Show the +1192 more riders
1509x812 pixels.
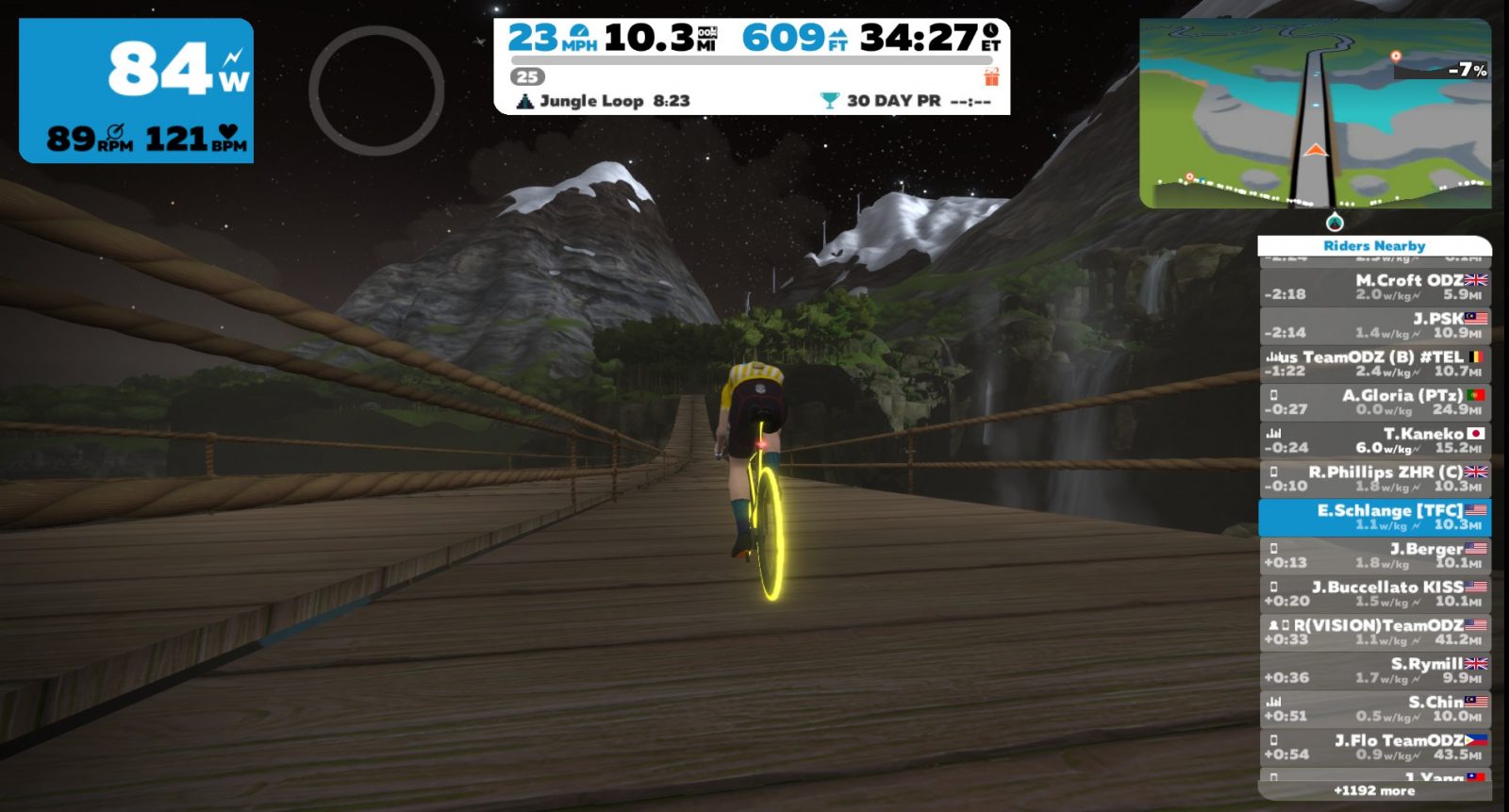[1374, 791]
